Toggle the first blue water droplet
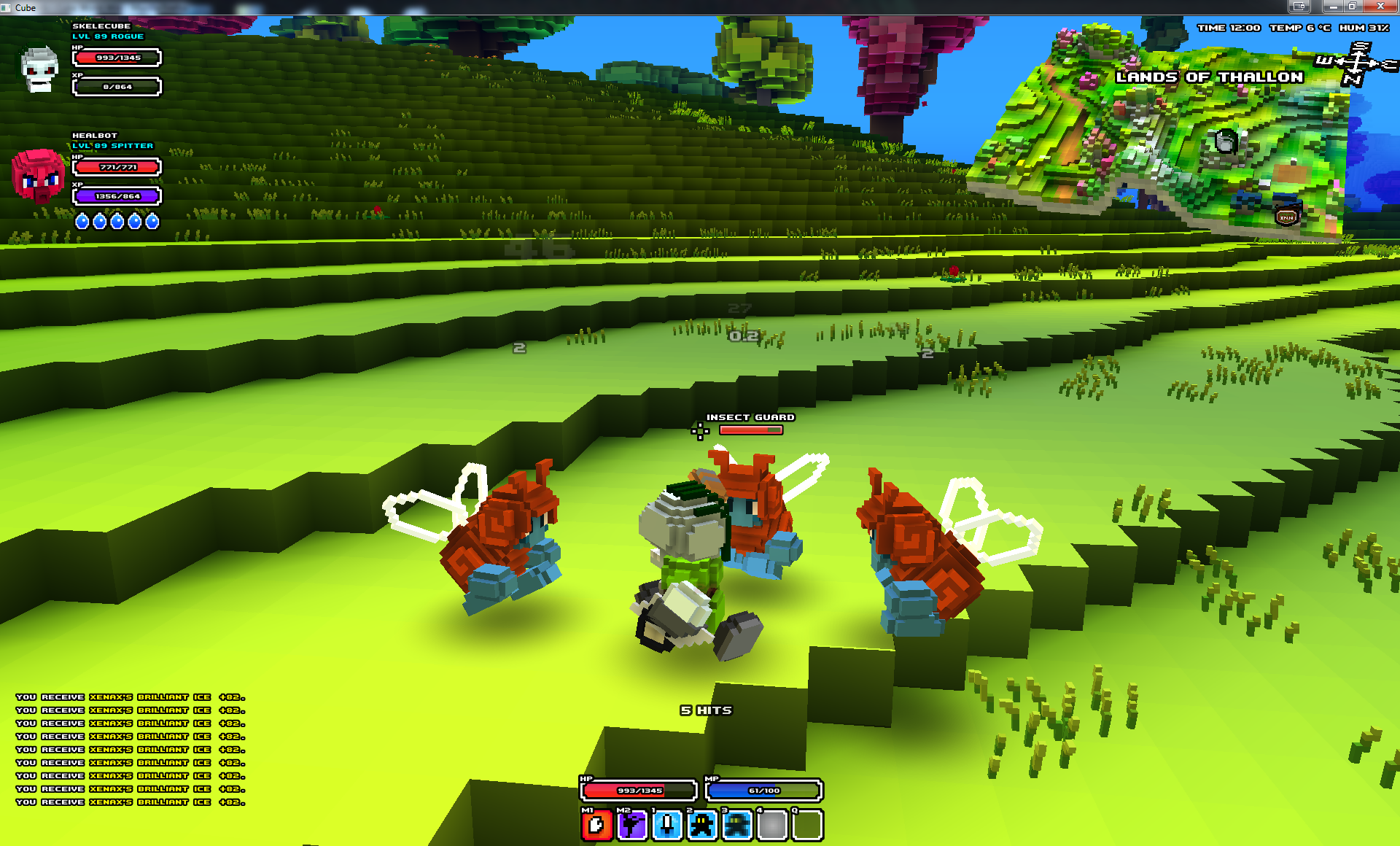1400x846 pixels. [82, 222]
